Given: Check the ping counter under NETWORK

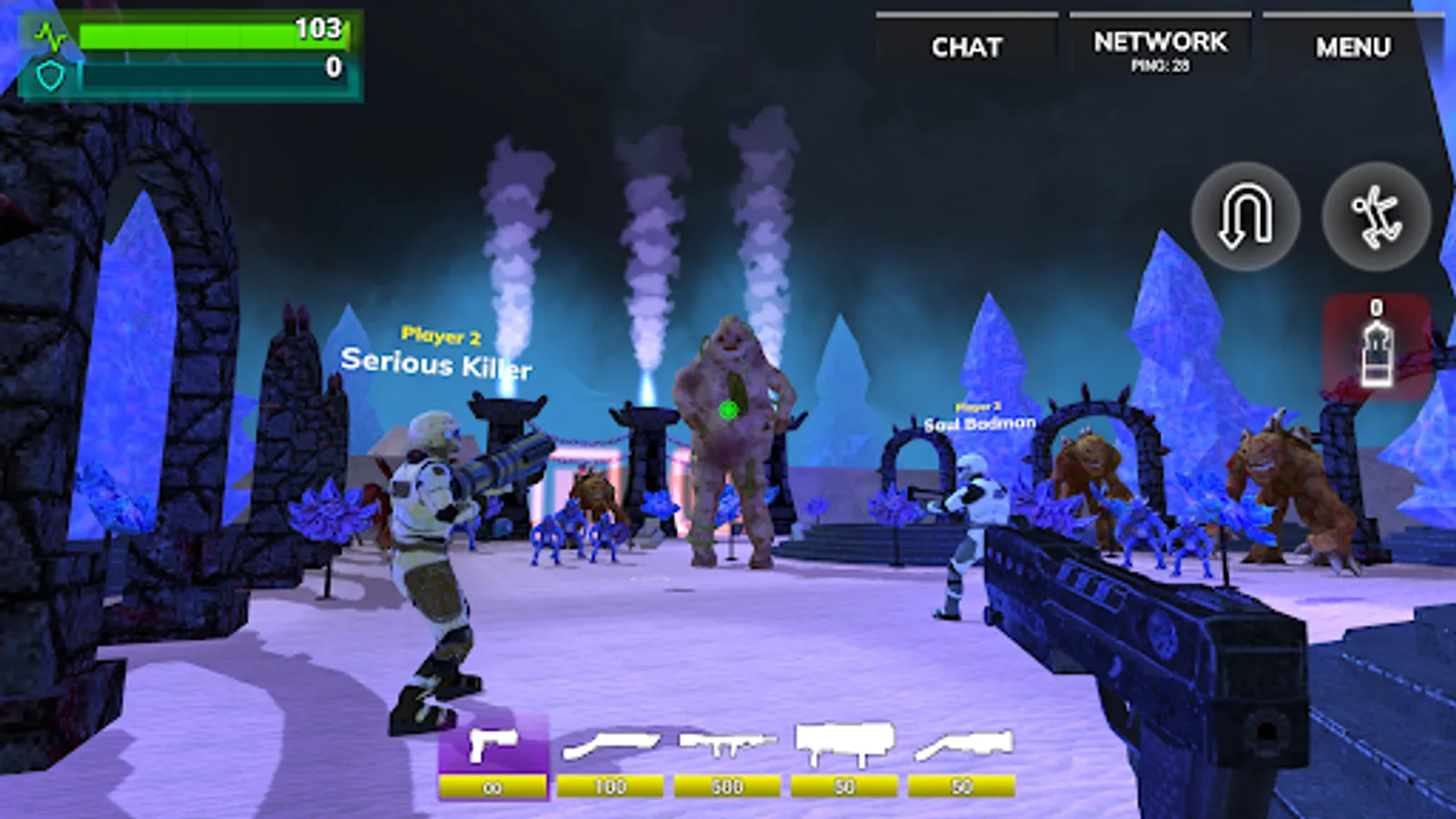Looking at the screenshot, I should click(1158, 66).
